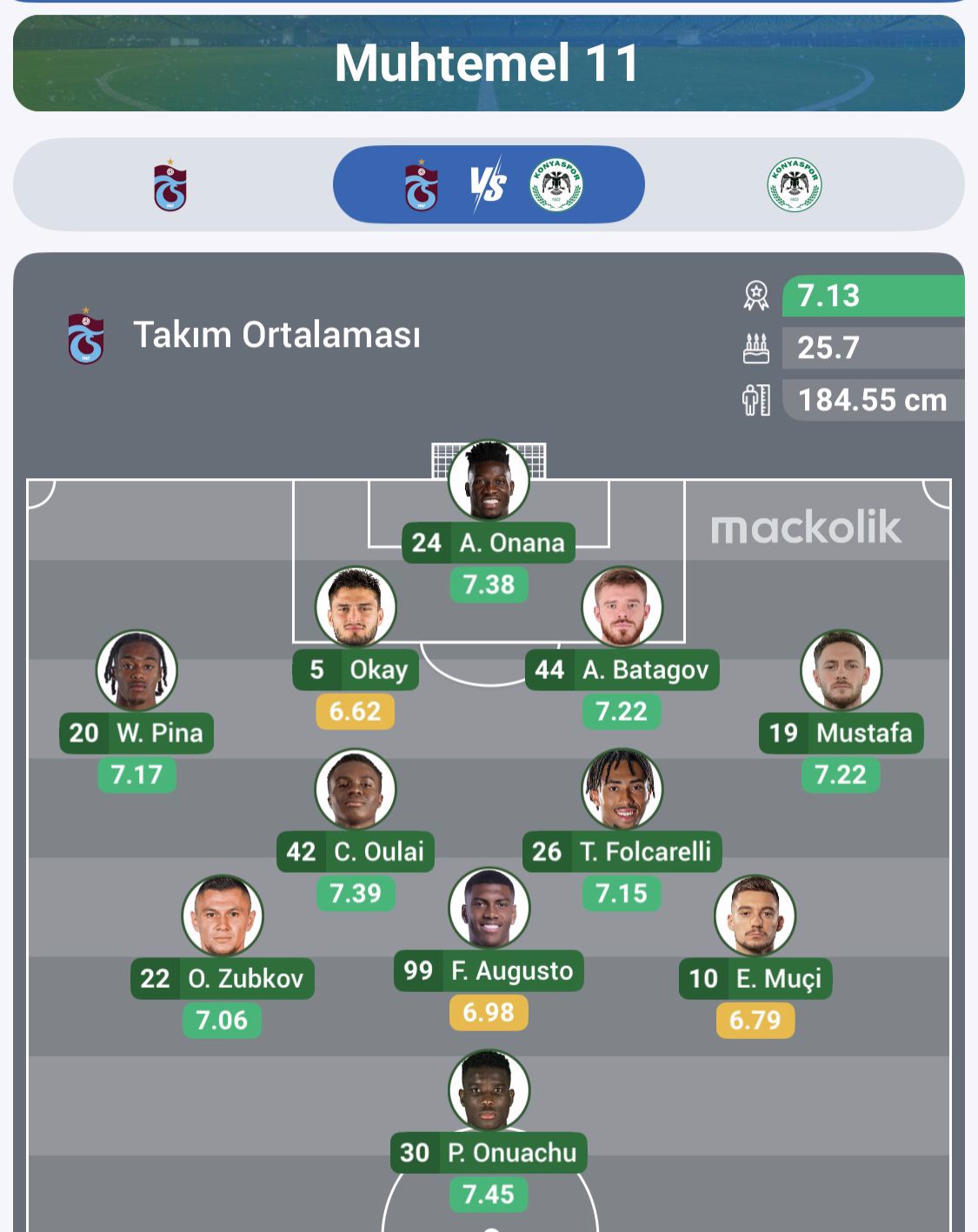The image size is (978, 1232).
Task: Select defender Okay's player photo
Action: point(356,608)
